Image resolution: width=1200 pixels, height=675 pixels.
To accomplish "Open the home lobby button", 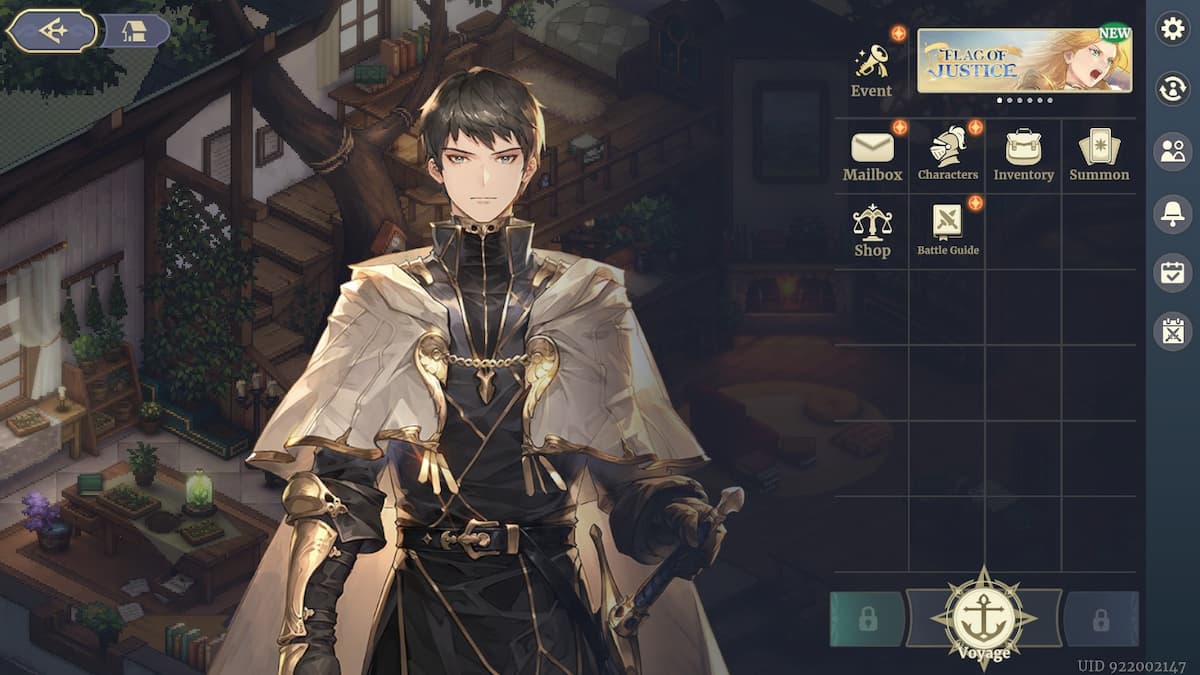I will [x=135, y=32].
